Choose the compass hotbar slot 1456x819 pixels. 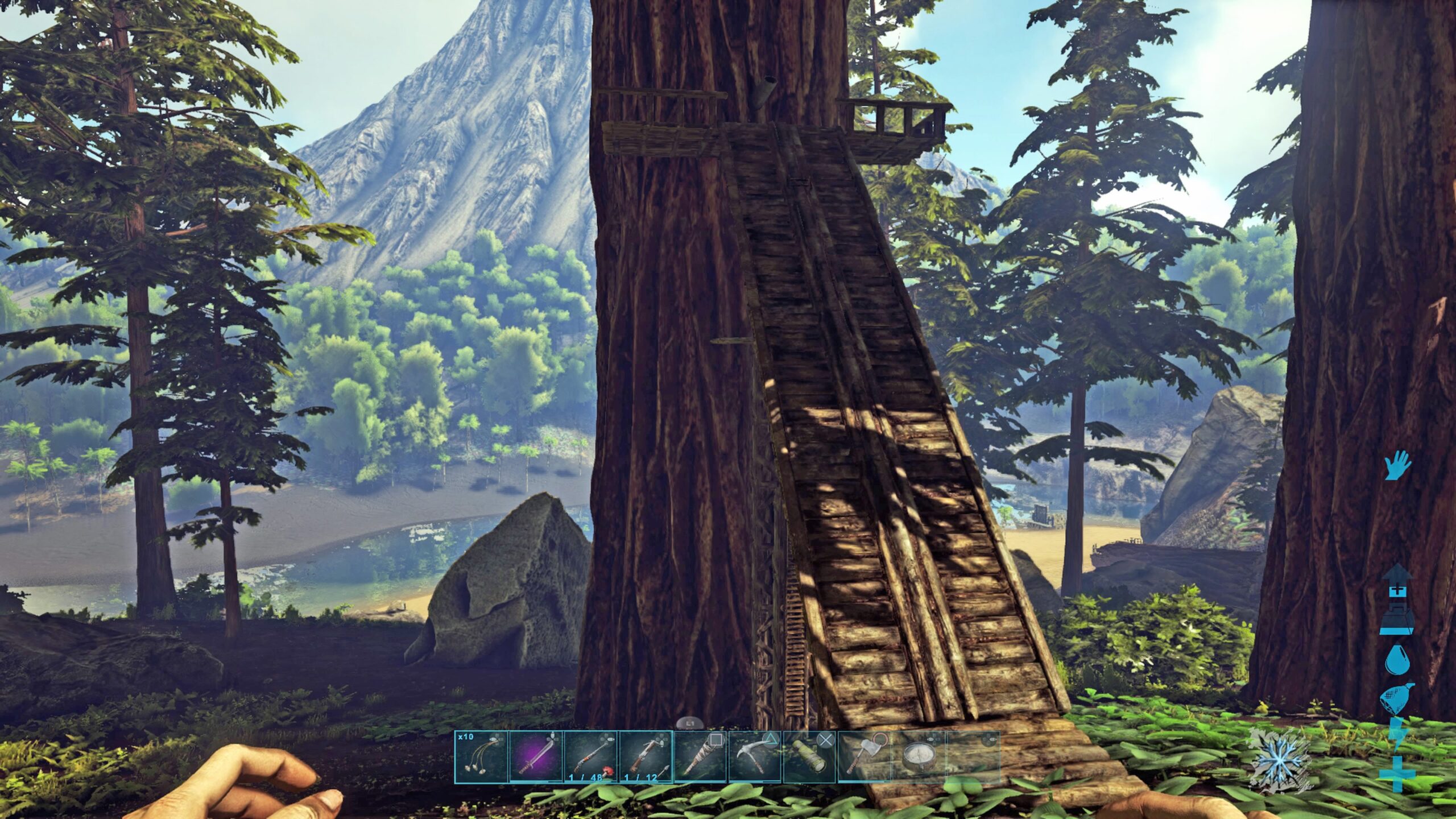tap(919, 756)
